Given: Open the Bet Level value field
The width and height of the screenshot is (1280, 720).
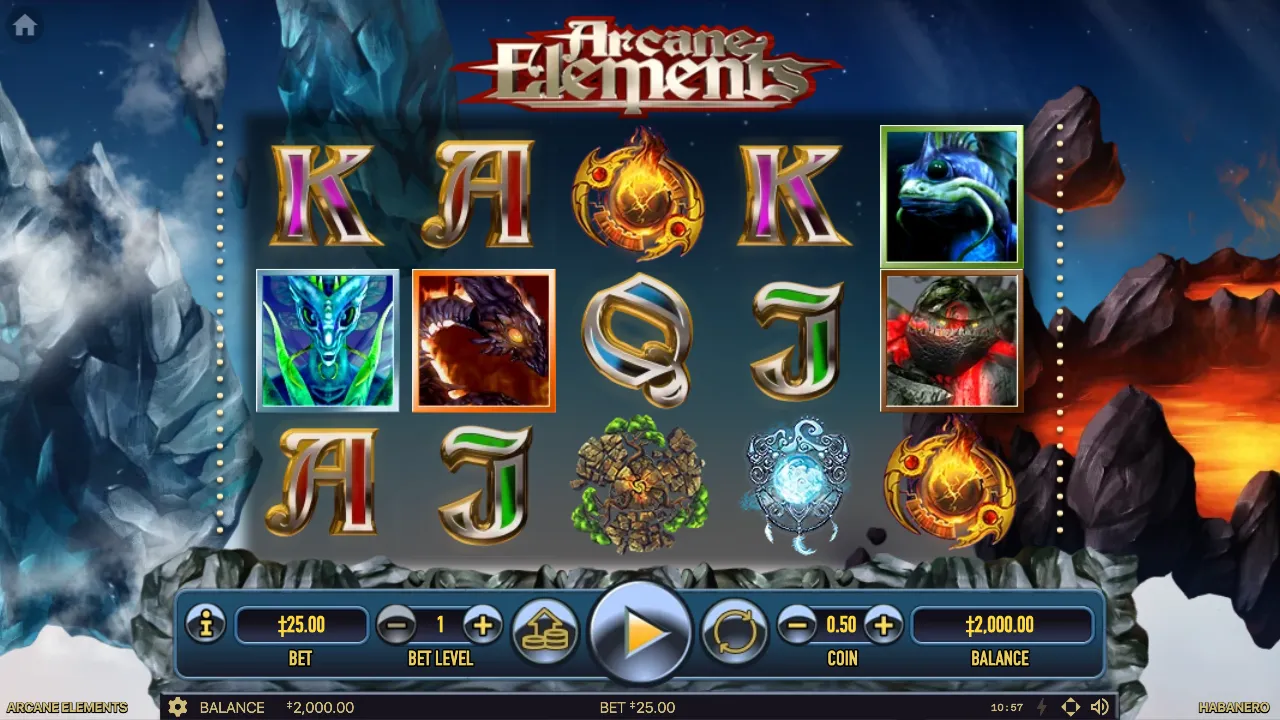Looking at the screenshot, I should click(442, 626).
